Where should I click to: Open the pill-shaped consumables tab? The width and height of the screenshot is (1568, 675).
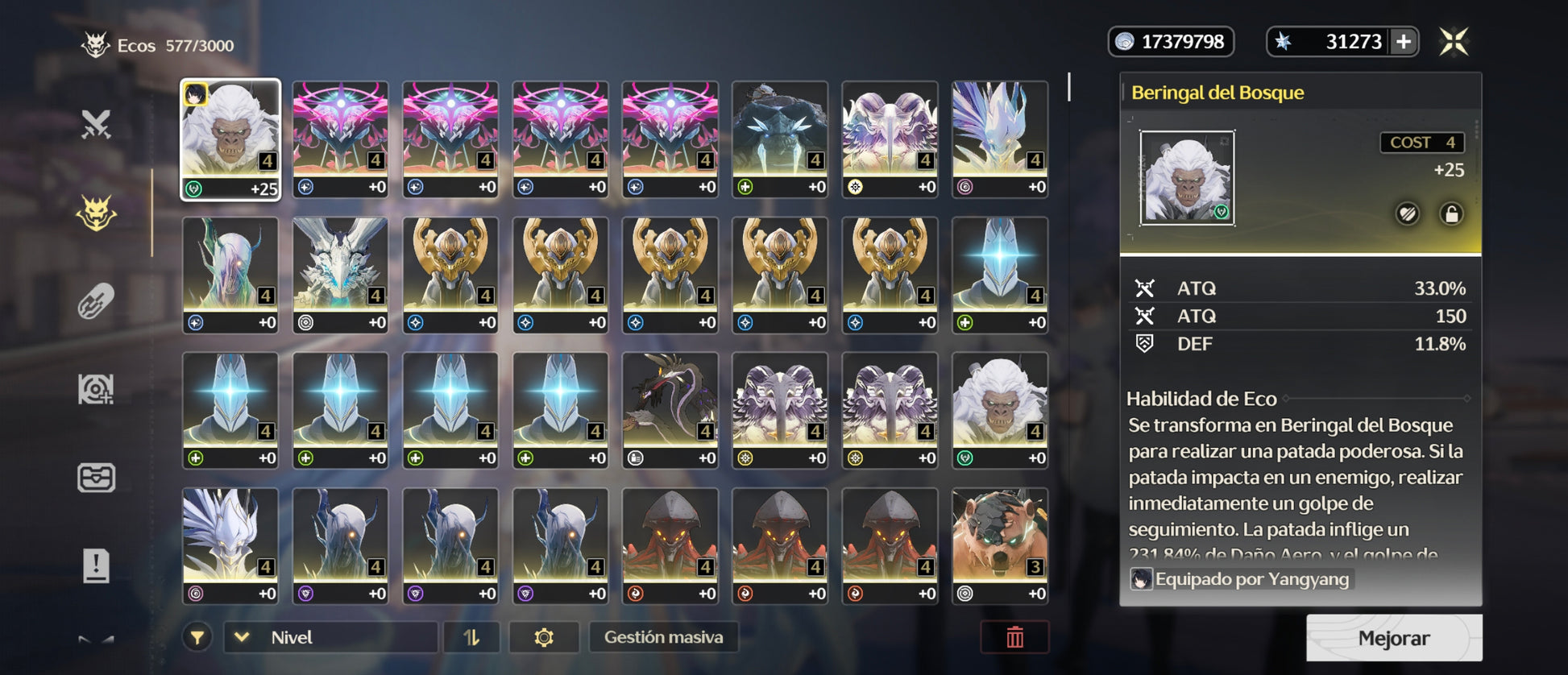[x=96, y=301]
